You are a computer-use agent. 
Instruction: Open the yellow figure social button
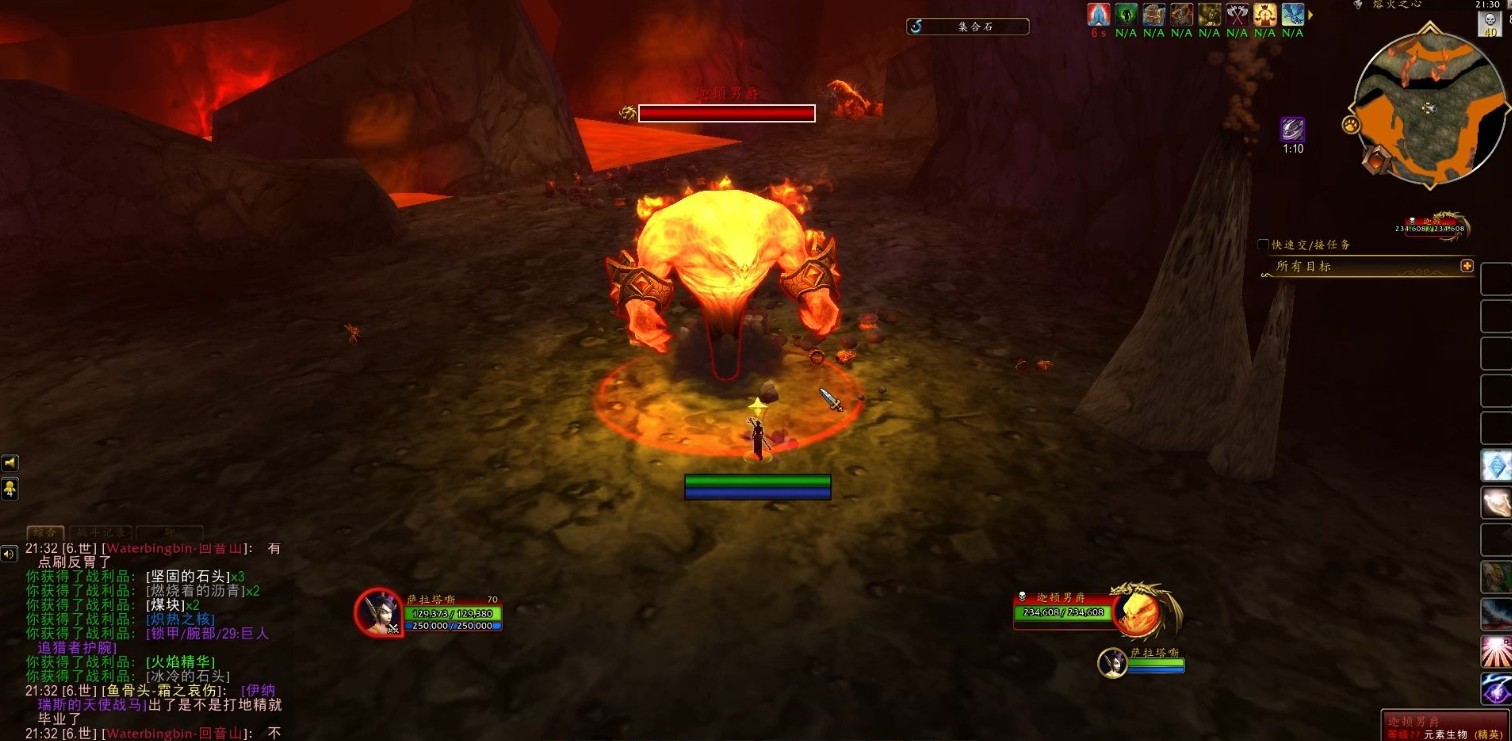coord(10,489)
